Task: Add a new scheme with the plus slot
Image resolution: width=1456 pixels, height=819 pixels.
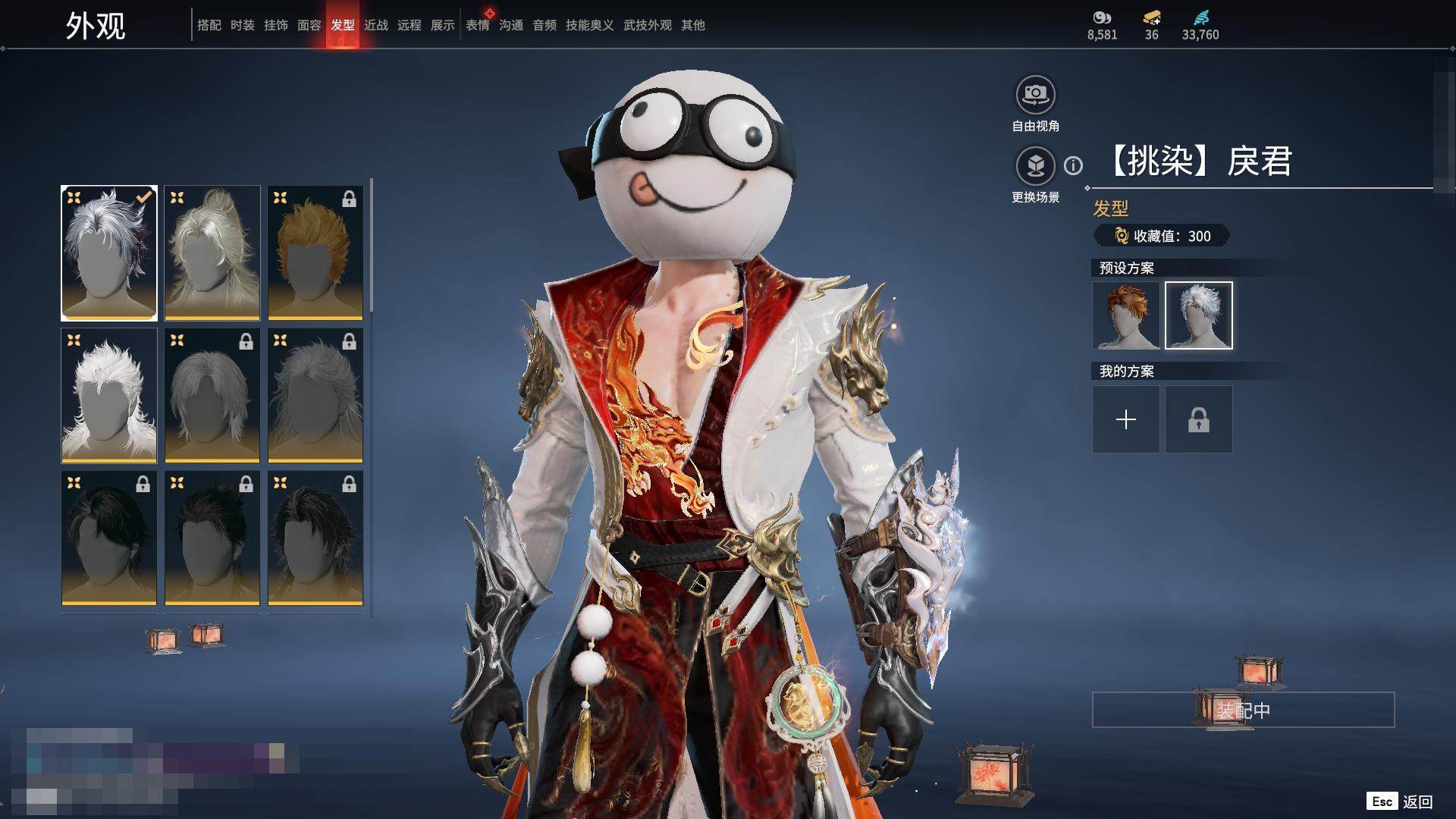Action: [1125, 419]
